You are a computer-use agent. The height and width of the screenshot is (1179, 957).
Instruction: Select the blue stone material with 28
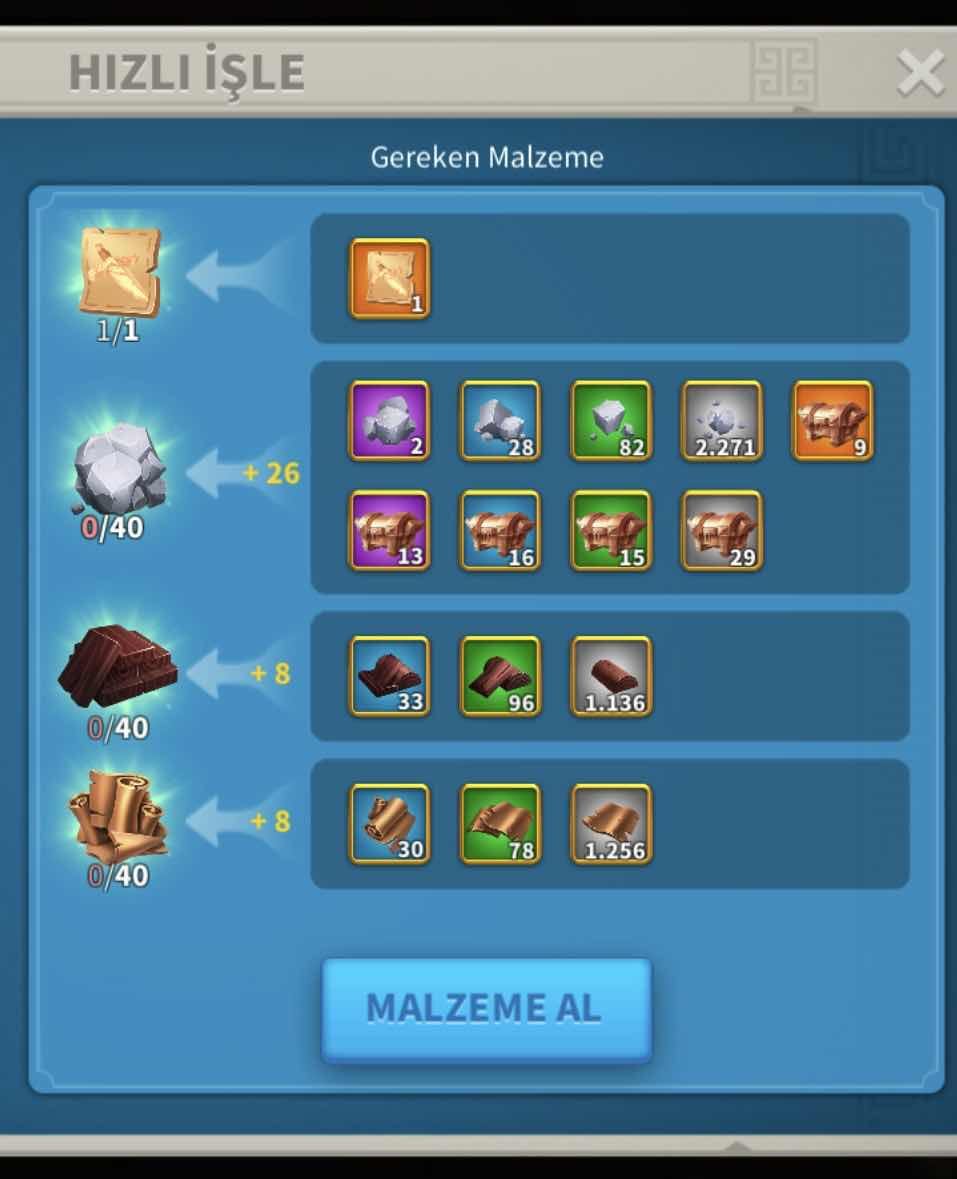(500, 421)
